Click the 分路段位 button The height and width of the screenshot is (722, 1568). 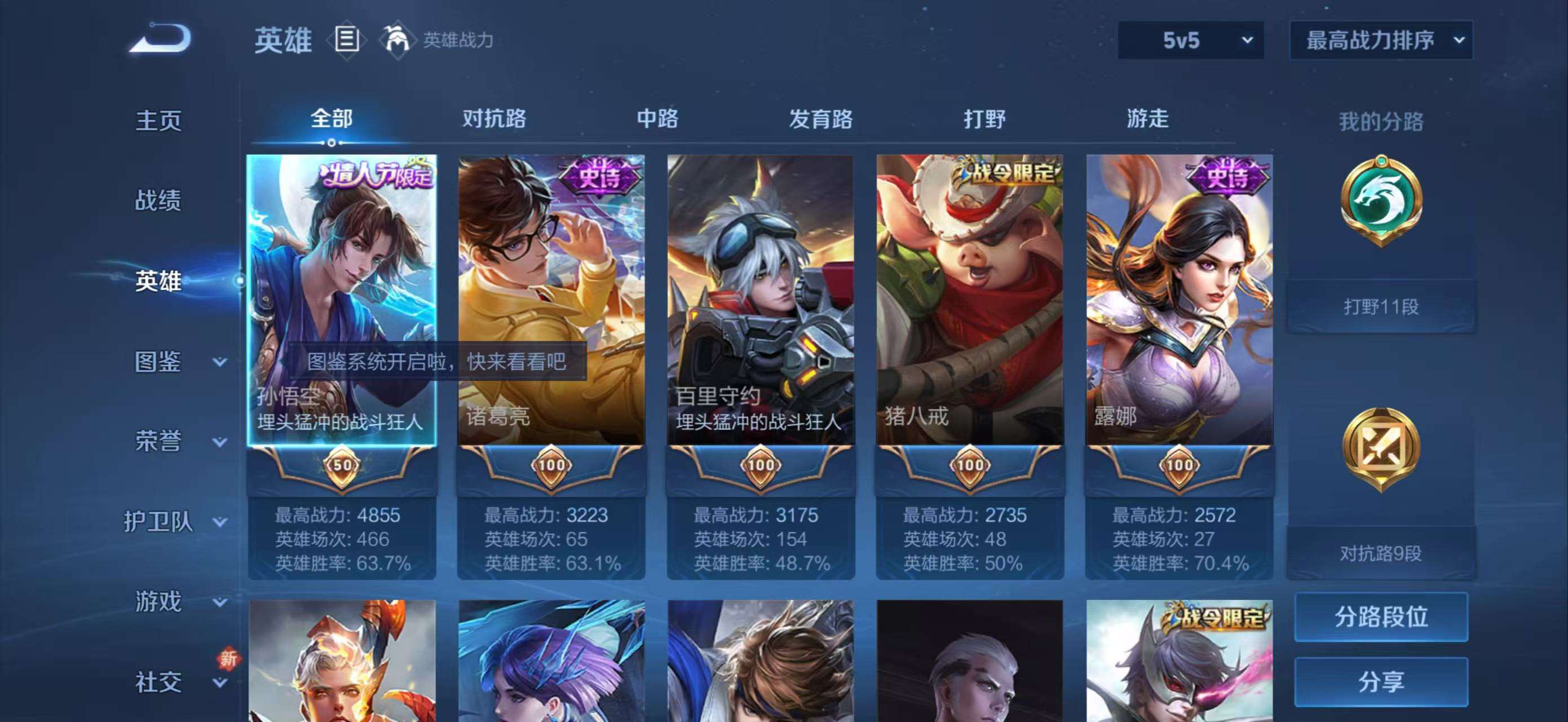(1382, 616)
